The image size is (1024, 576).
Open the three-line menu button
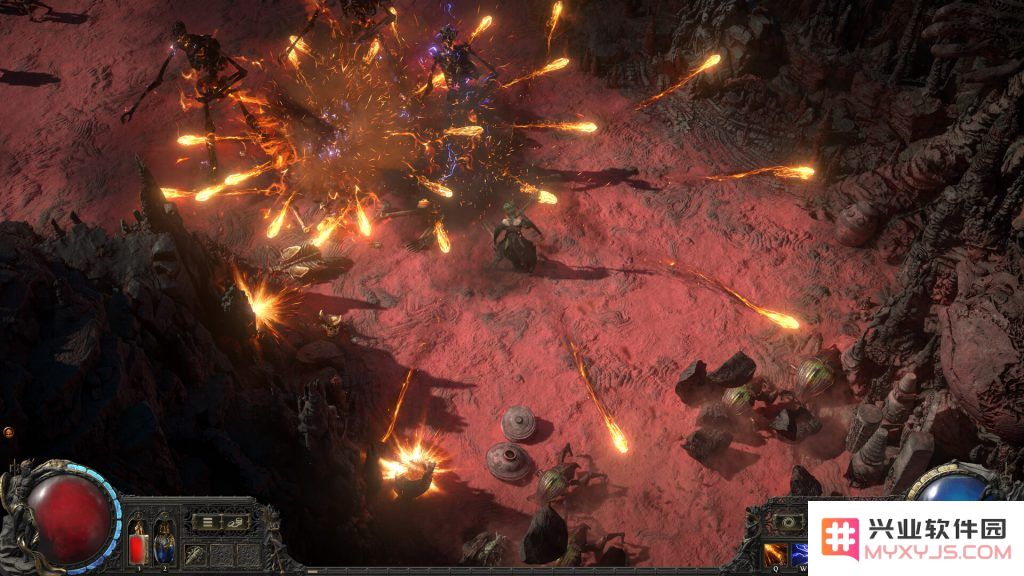pos(207,521)
